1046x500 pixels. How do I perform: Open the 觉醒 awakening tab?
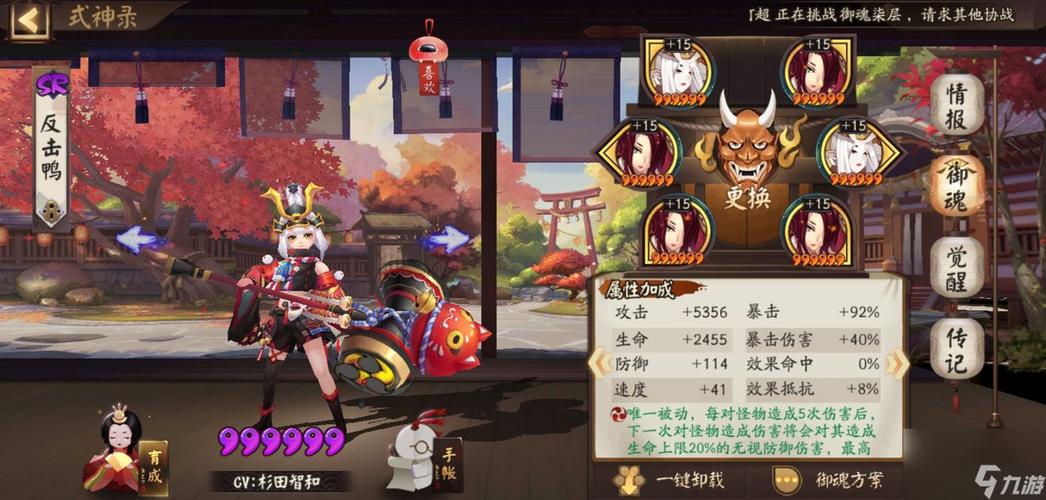(x=957, y=265)
